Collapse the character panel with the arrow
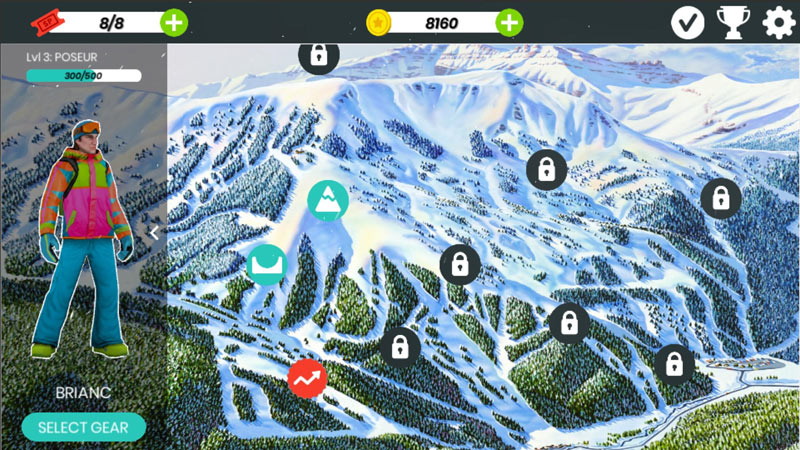The width and height of the screenshot is (800, 450). [154, 232]
